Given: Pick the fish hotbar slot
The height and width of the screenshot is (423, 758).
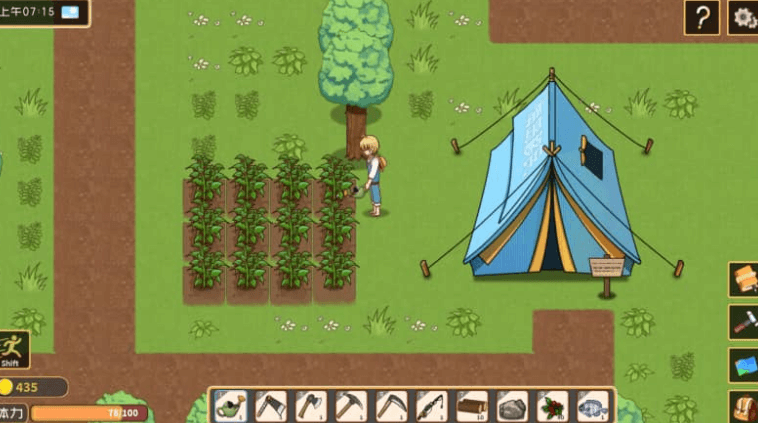Looking at the screenshot, I should point(592,406).
